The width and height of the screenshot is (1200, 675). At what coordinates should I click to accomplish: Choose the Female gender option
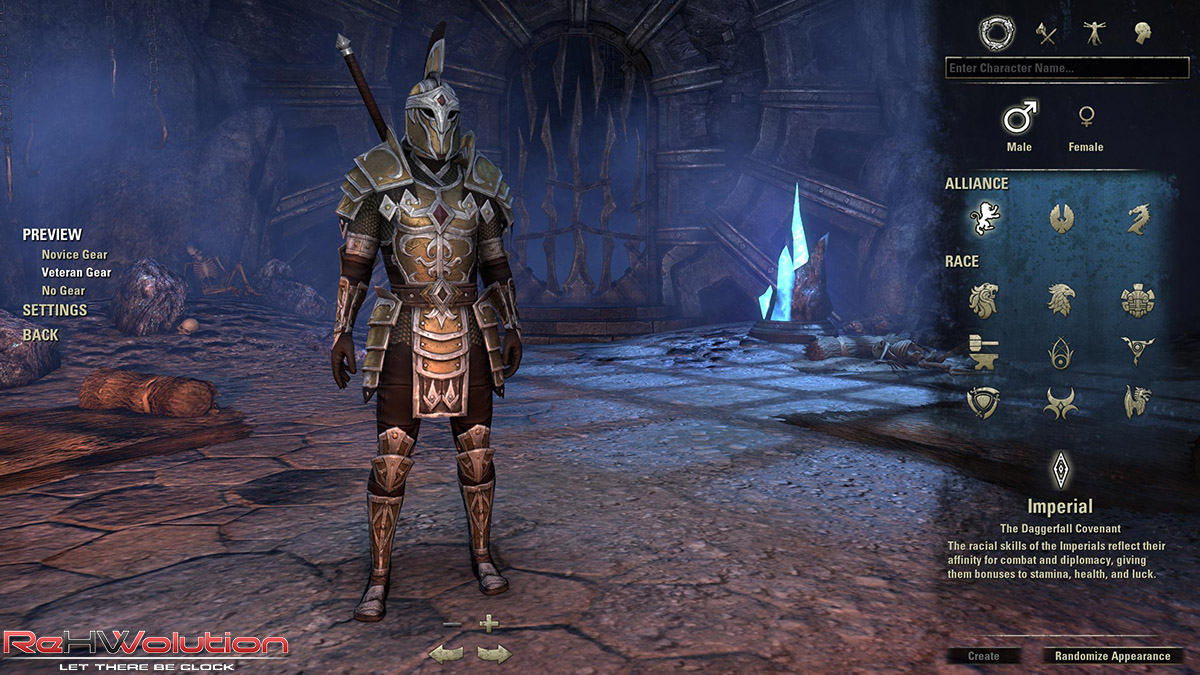tap(1085, 121)
